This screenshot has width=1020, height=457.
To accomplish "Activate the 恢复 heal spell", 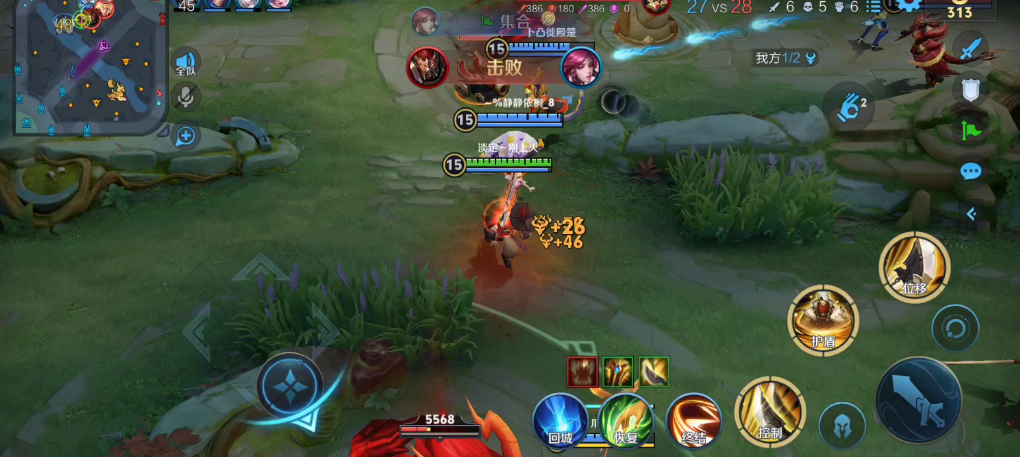I will [x=626, y=419].
